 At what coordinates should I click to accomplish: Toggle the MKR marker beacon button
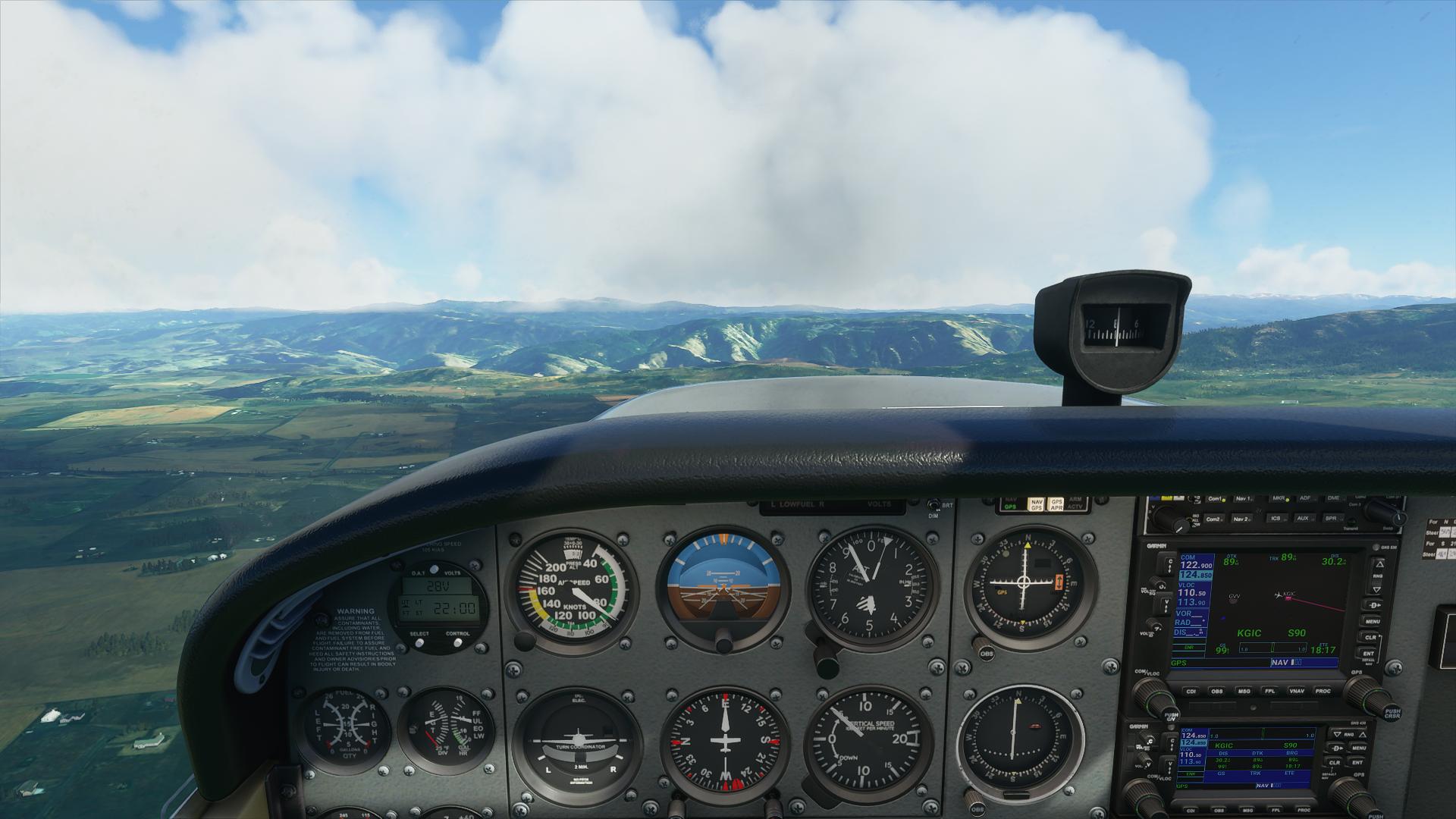click(x=1279, y=499)
